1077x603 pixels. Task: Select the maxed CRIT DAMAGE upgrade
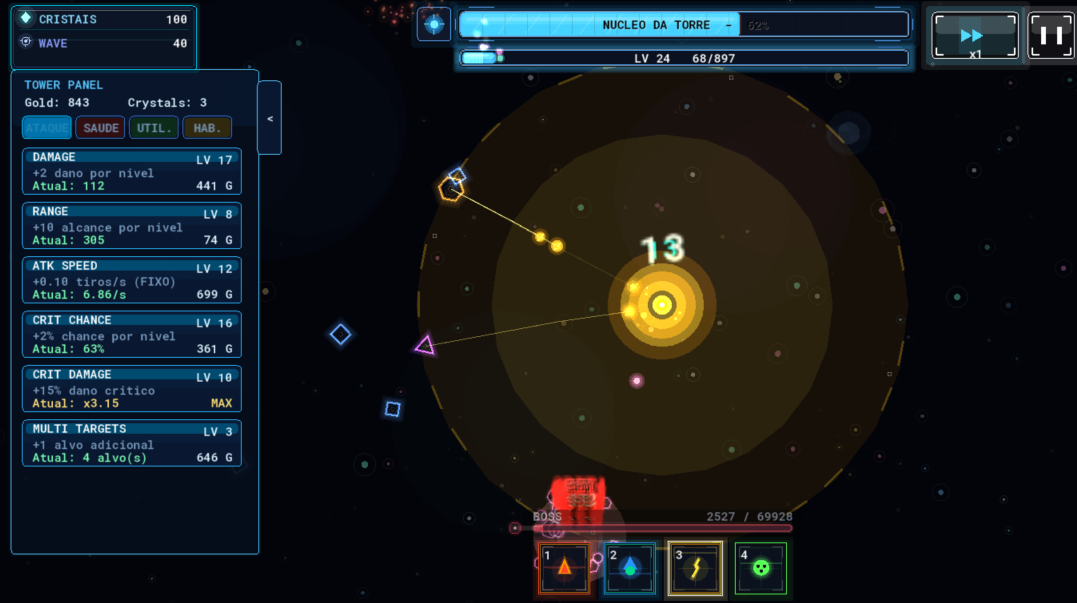pyautogui.click(x=132, y=389)
